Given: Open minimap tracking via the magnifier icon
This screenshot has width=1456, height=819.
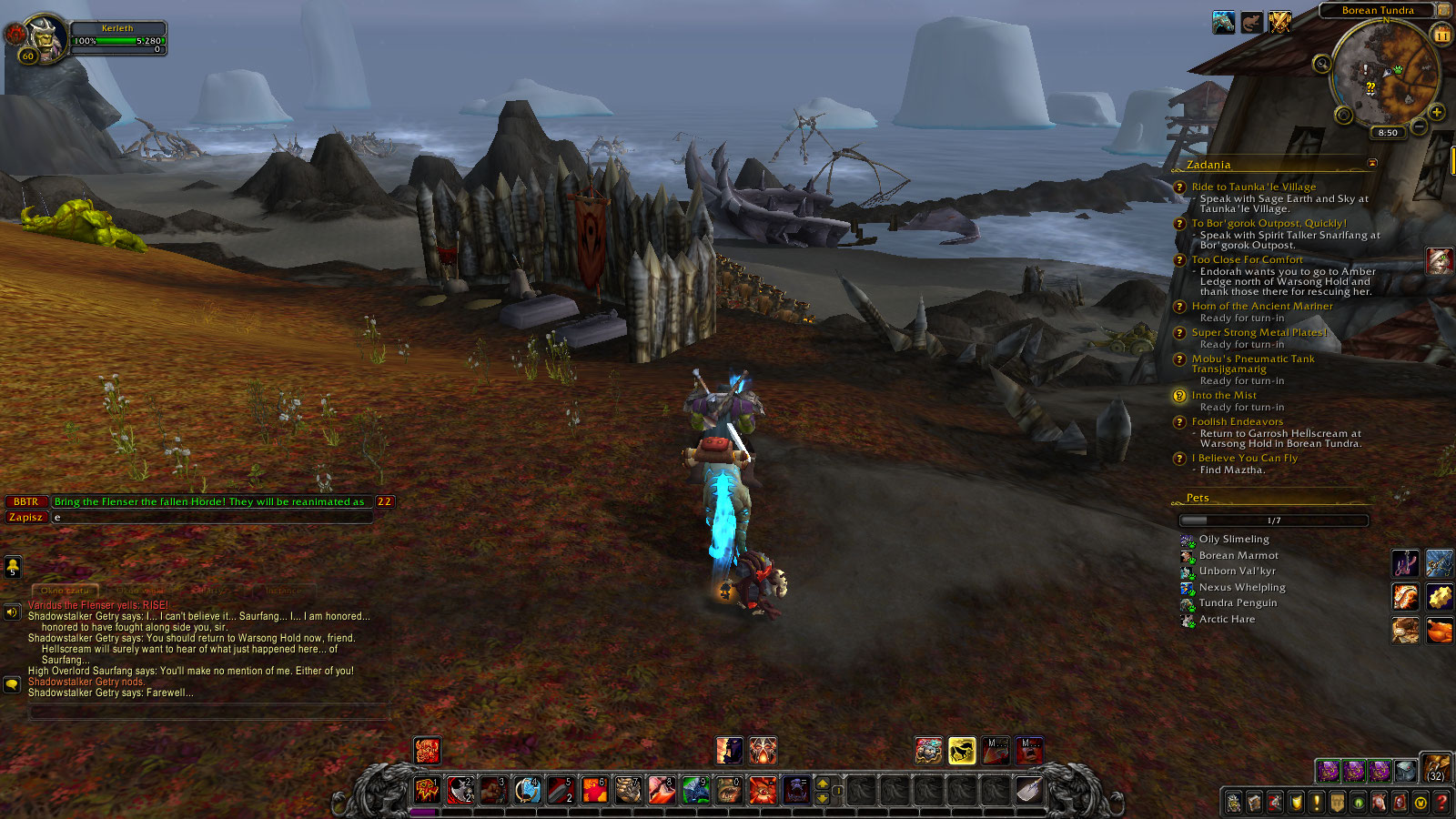Looking at the screenshot, I should 1322,63.
